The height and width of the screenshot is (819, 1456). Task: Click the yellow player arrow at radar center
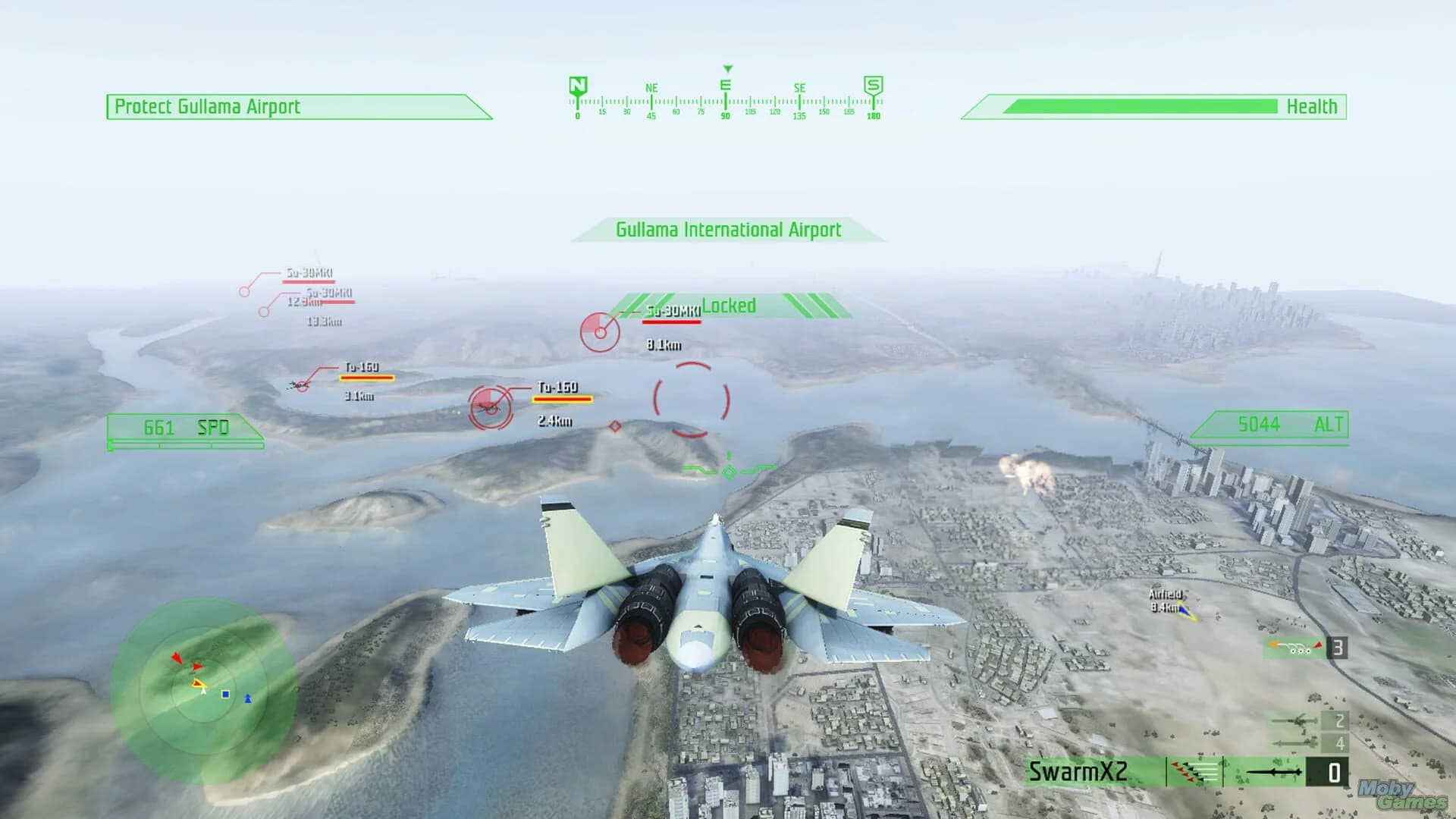199,684
